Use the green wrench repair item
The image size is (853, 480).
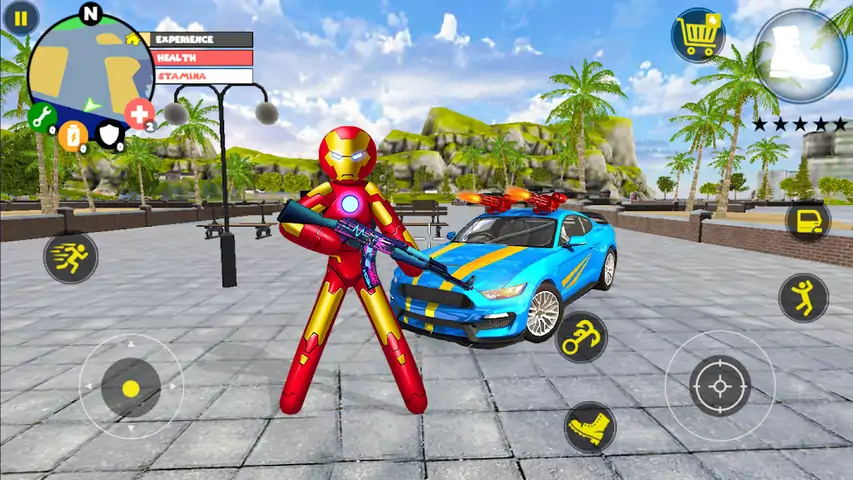pos(42,117)
